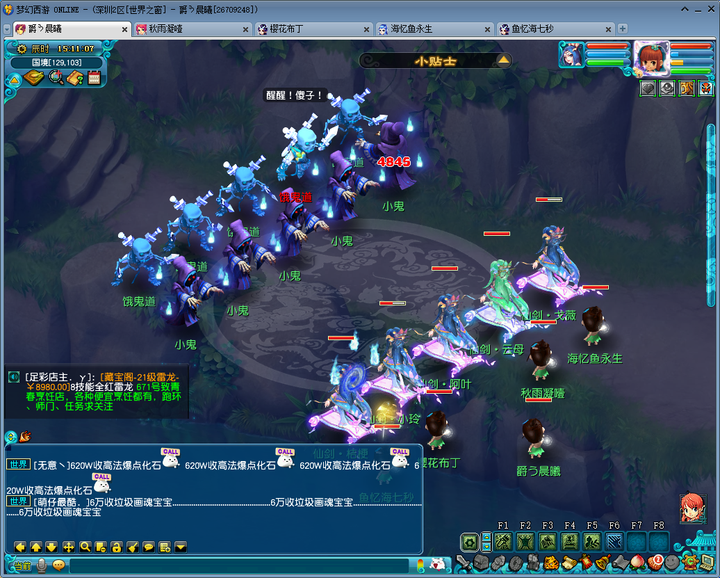Open the calendar icon under the location
The image size is (720, 578).
(94, 78)
